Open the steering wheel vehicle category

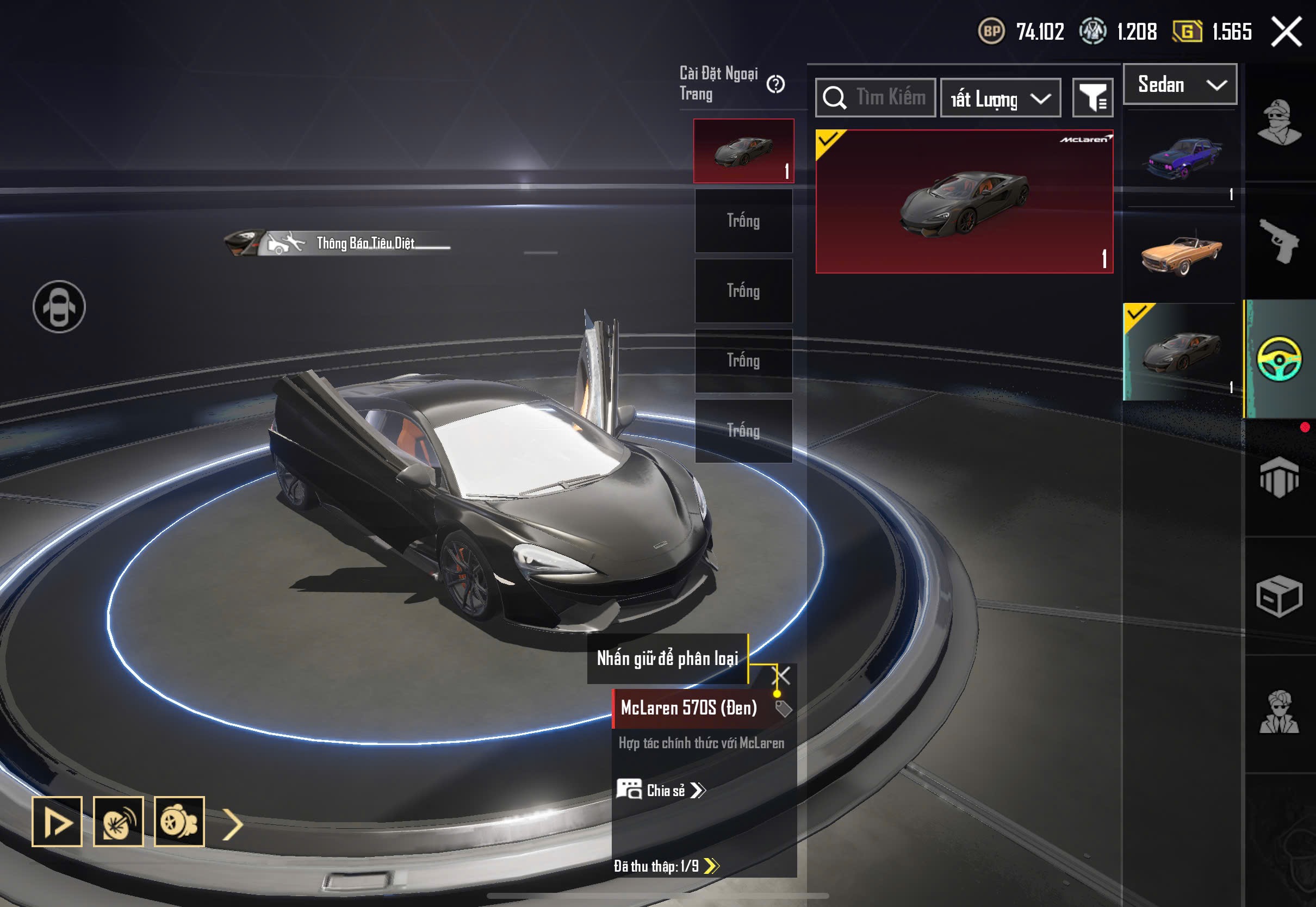1279,359
